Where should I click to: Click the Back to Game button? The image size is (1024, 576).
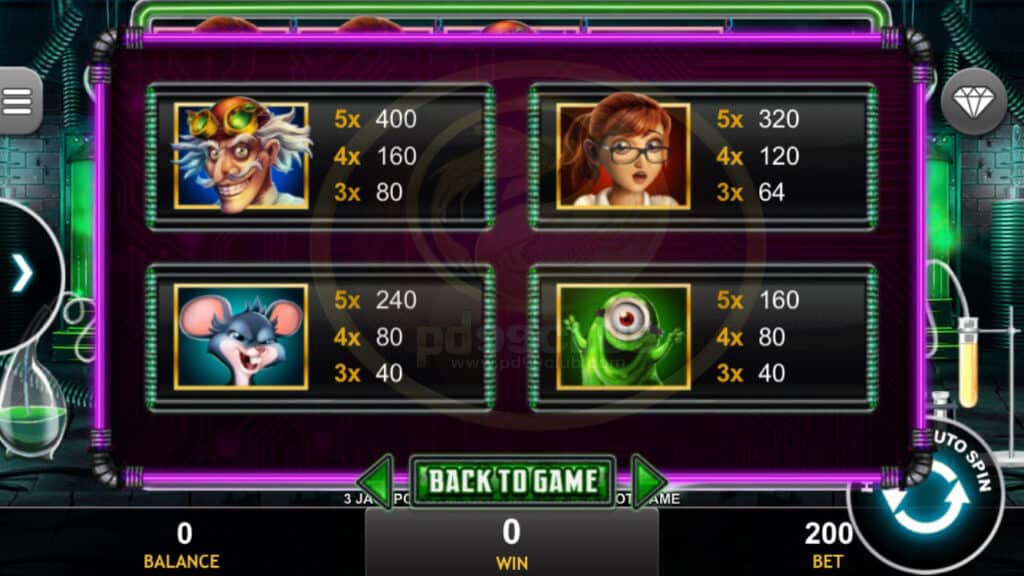[x=514, y=481]
